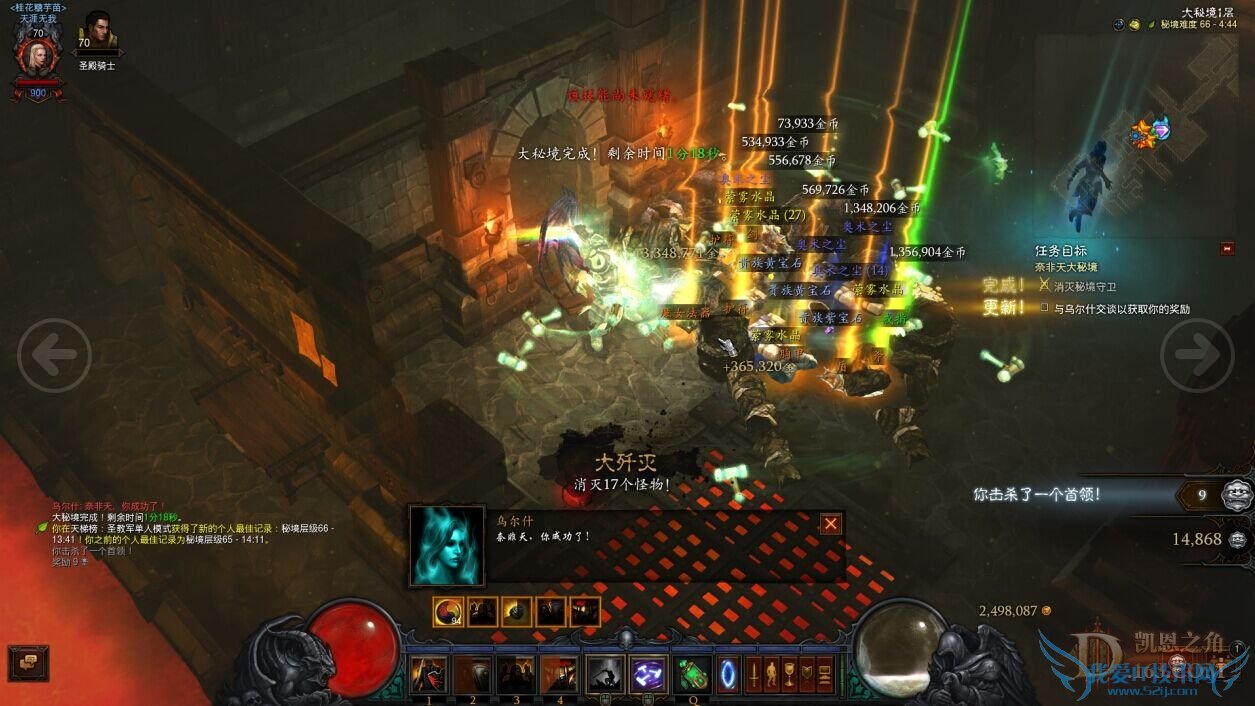This screenshot has width=1255, height=706.
Task: Click the skill in slot 4
Action: (x=560, y=675)
